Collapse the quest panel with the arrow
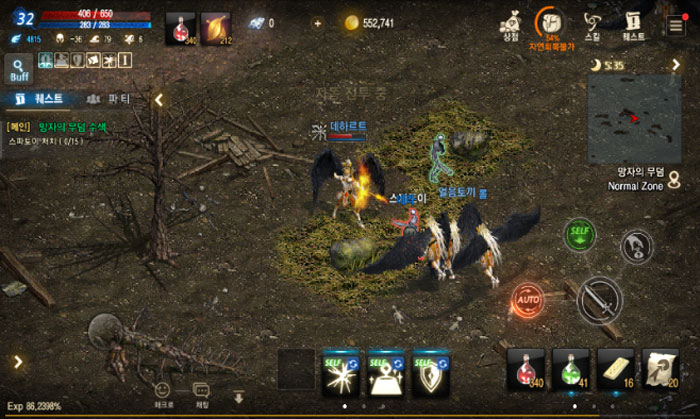The image size is (700, 419). pyautogui.click(x=158, y=100)
